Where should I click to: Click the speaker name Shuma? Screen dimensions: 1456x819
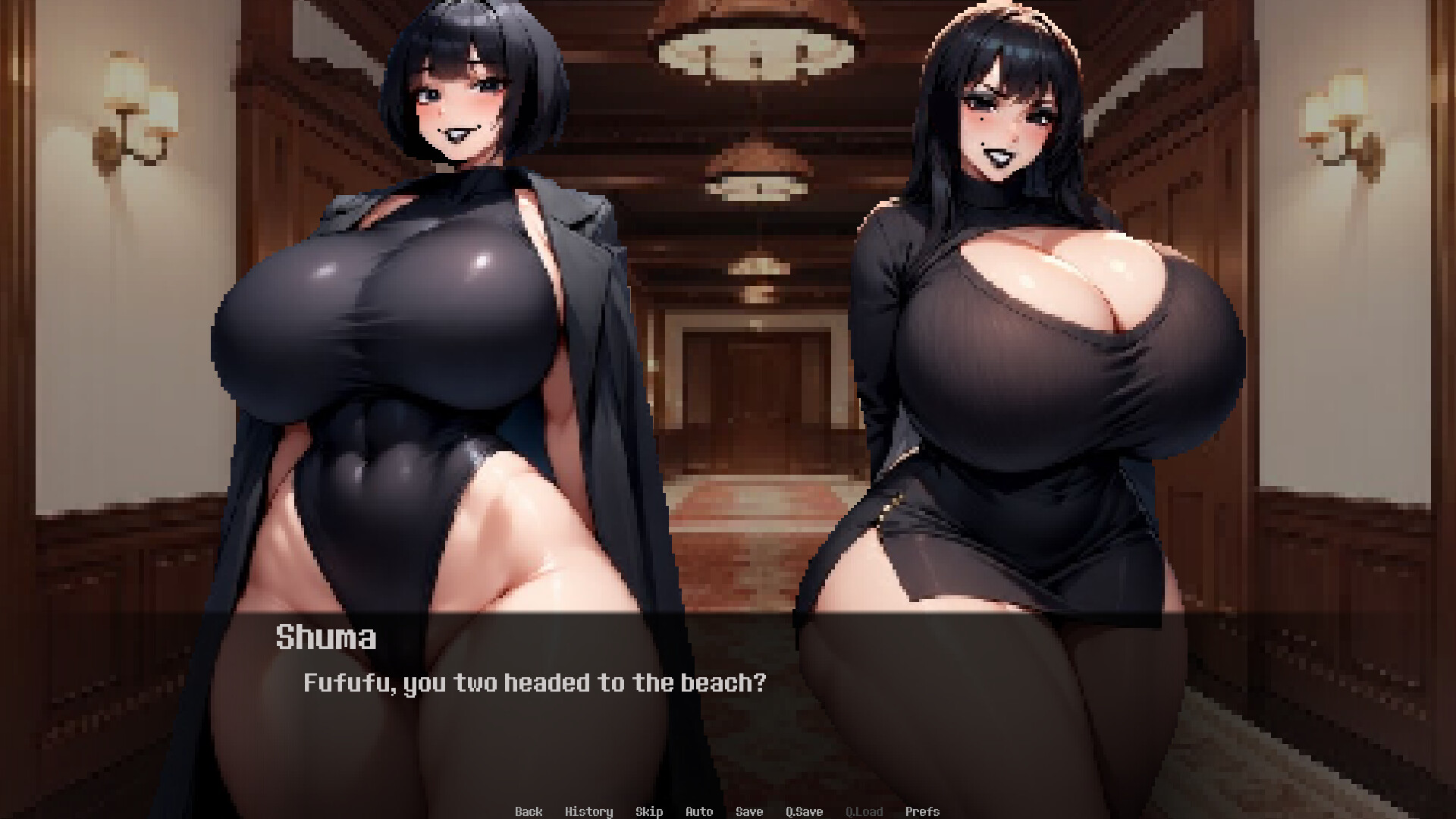click(x=325, y=638)
